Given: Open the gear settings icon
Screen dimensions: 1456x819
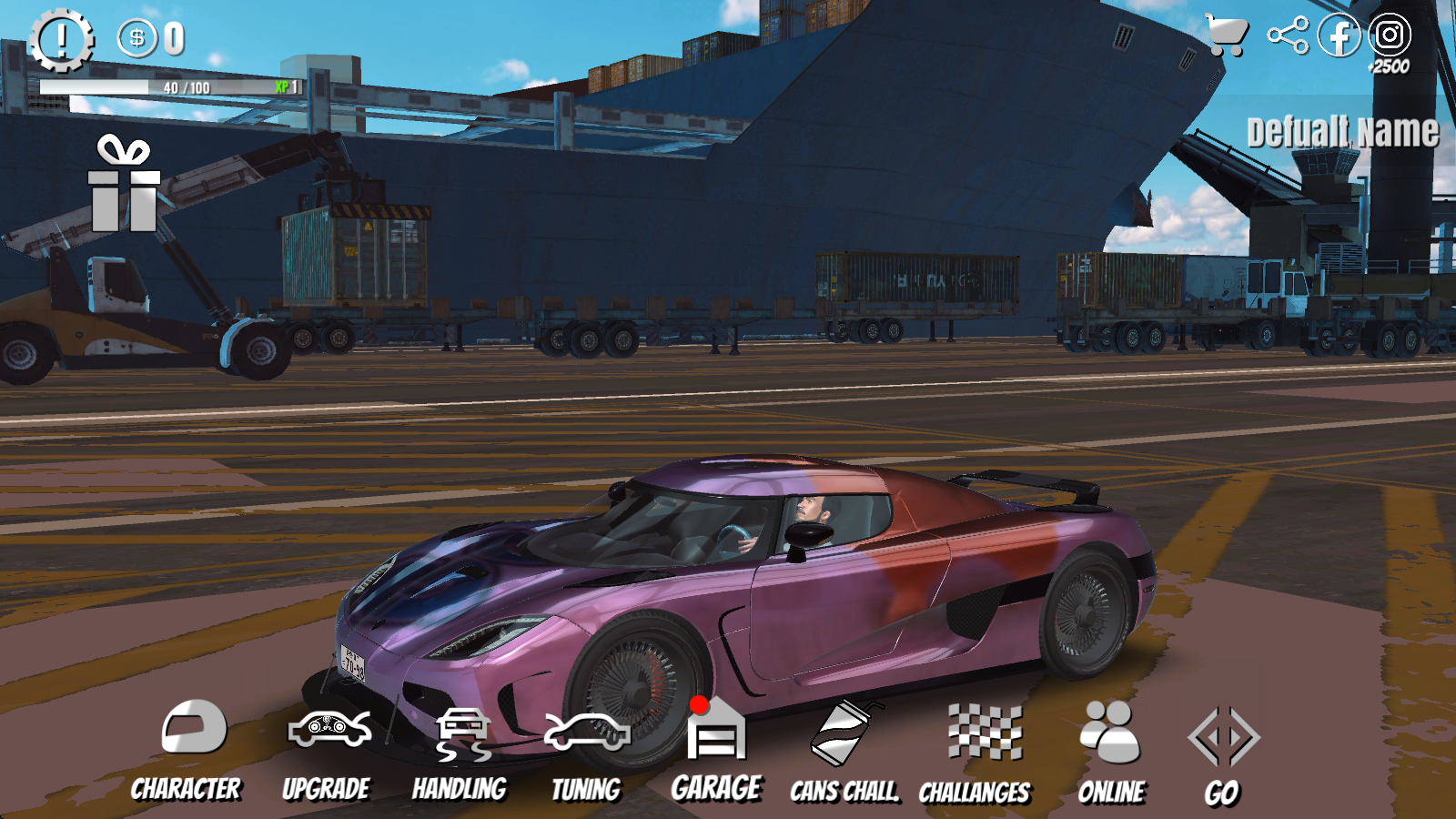Looking at the screenshot, I should pyautogui.click(x=61, y=40).
